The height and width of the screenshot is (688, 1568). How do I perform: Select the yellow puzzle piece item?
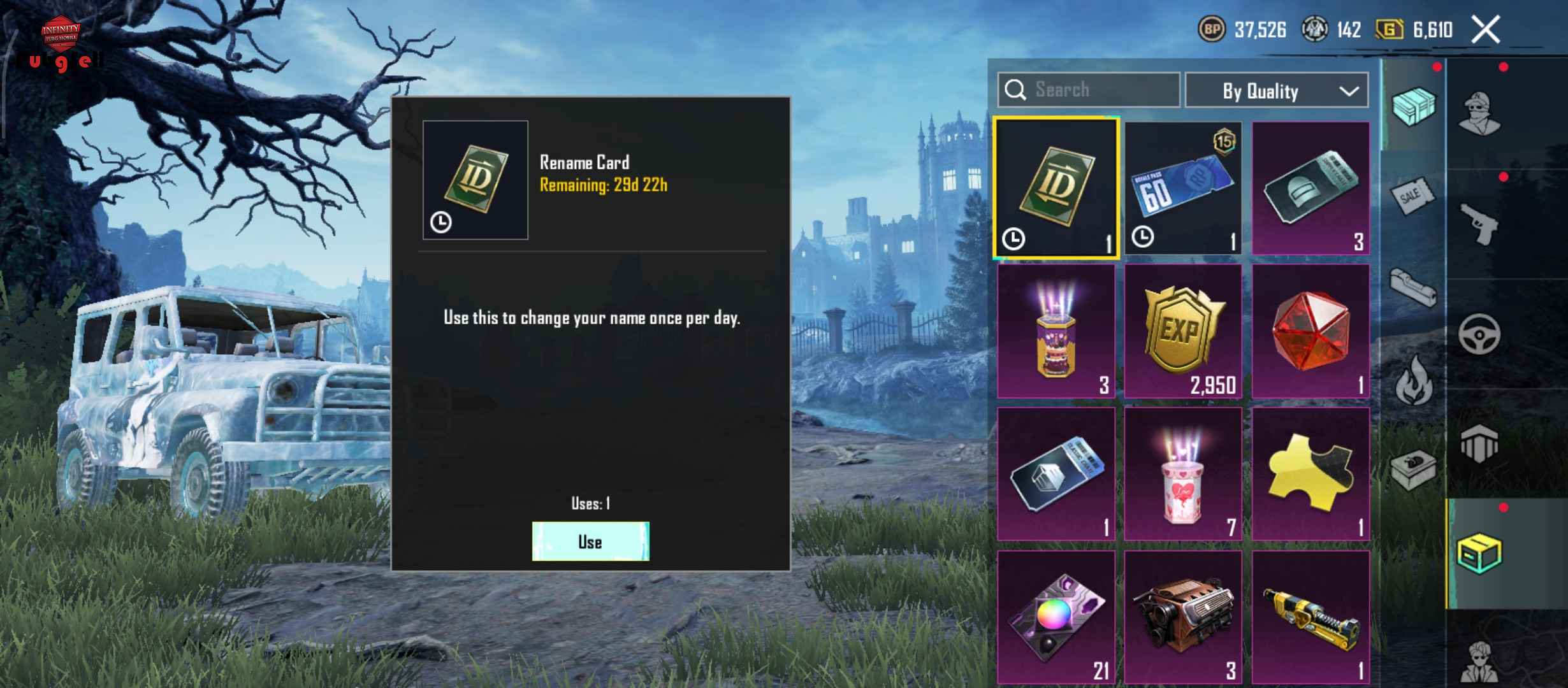click(x=1310, y=474)
